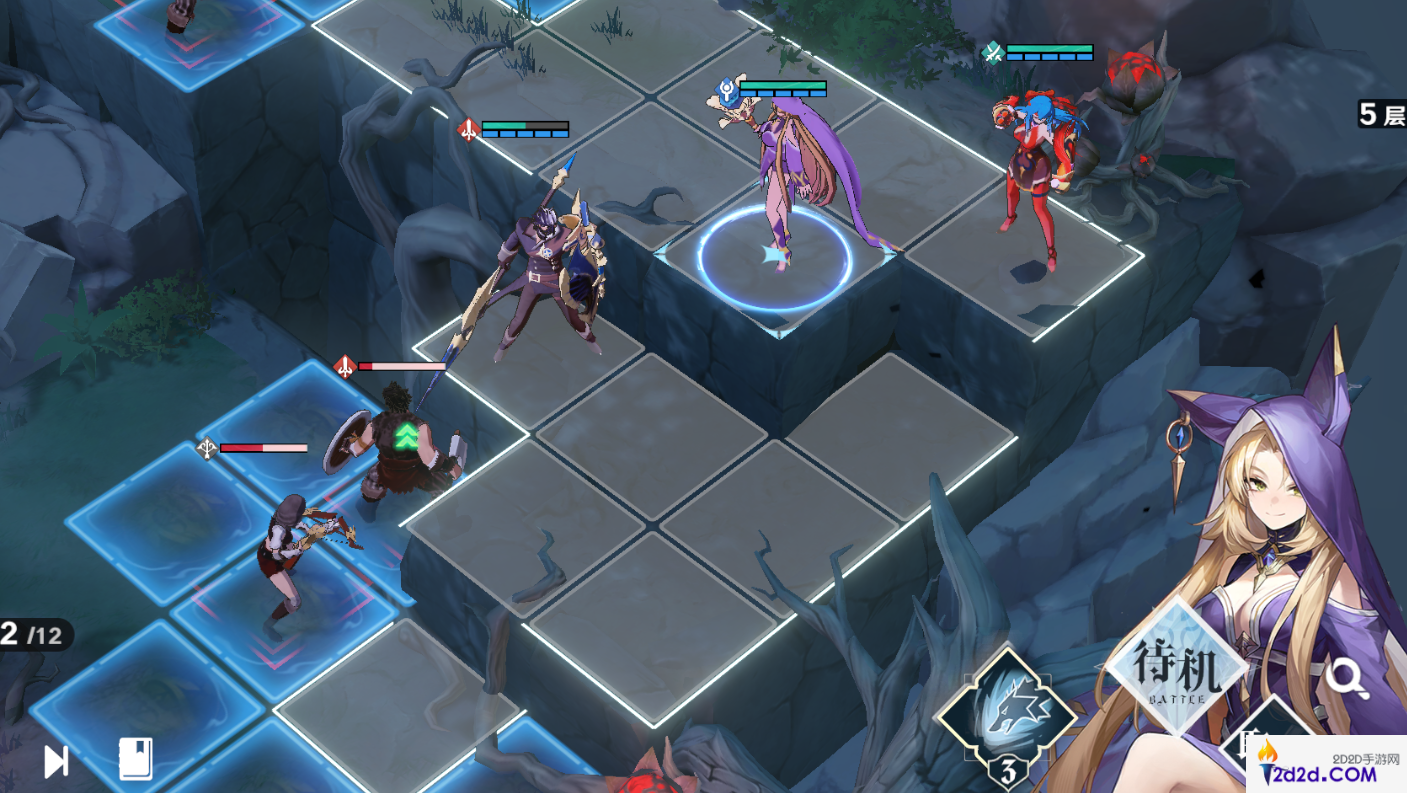Choose the 待机 standby button

coord(1177,668)
